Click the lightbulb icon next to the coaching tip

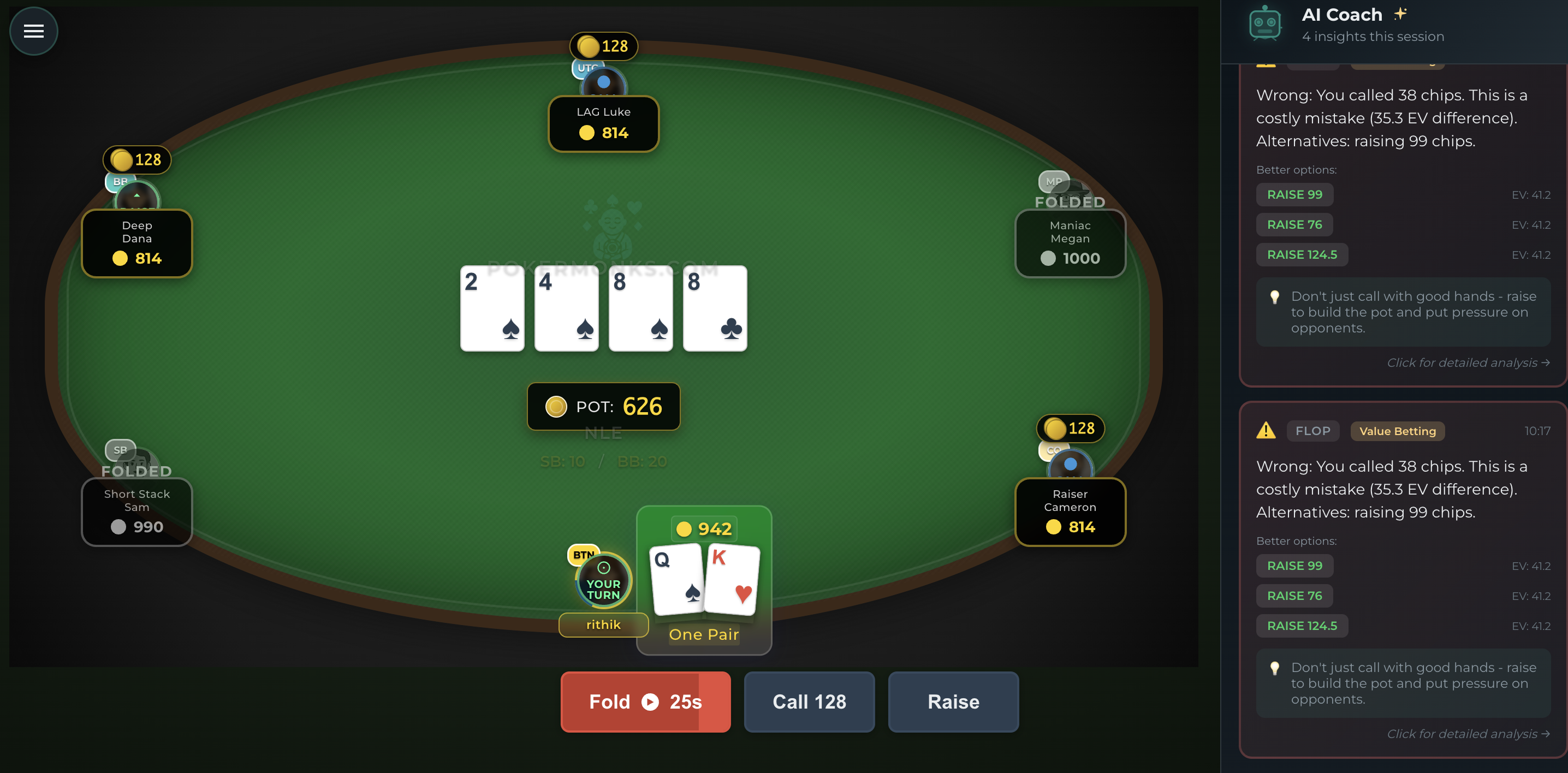(x=1275, y=668)
